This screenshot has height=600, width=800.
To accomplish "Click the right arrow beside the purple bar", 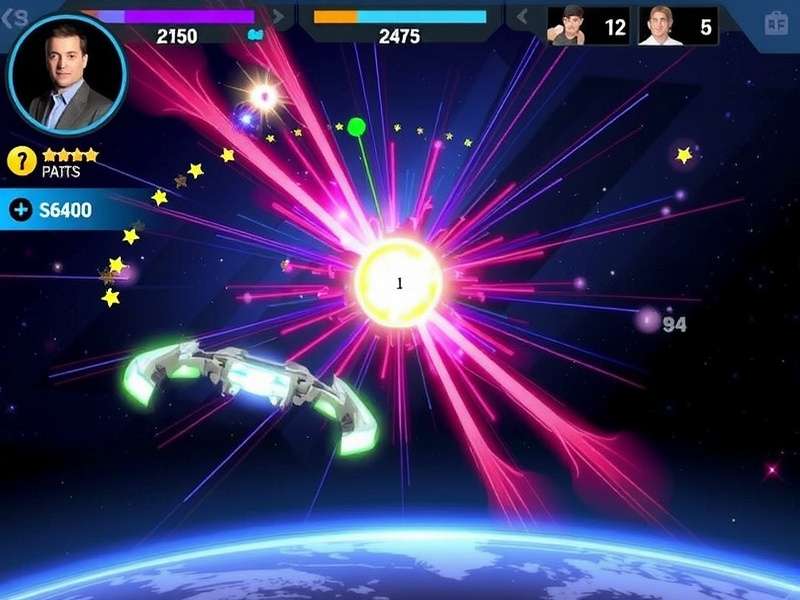I will coord(277,17).
